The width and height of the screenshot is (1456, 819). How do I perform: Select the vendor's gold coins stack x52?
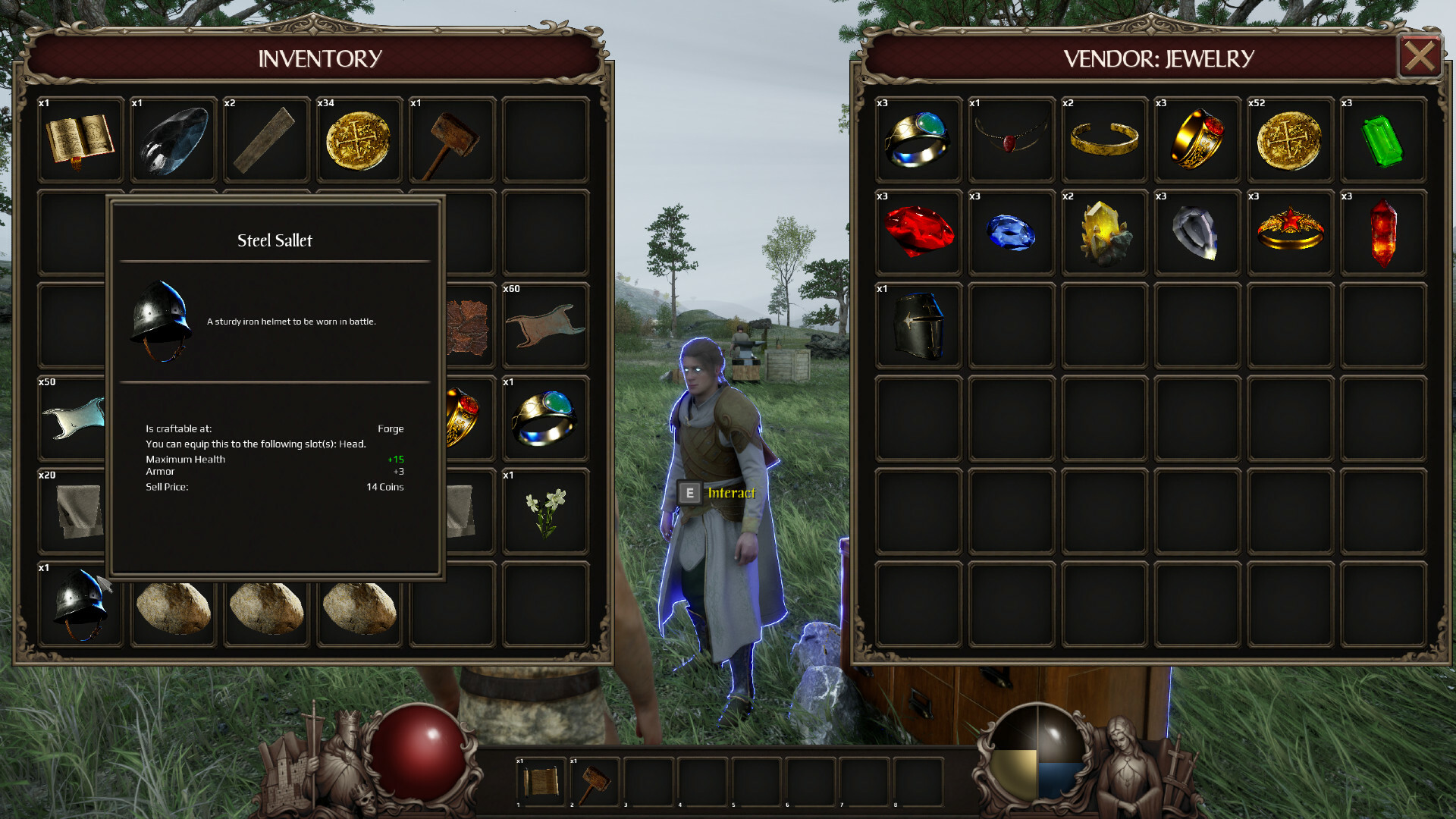tap(1289, 140)
